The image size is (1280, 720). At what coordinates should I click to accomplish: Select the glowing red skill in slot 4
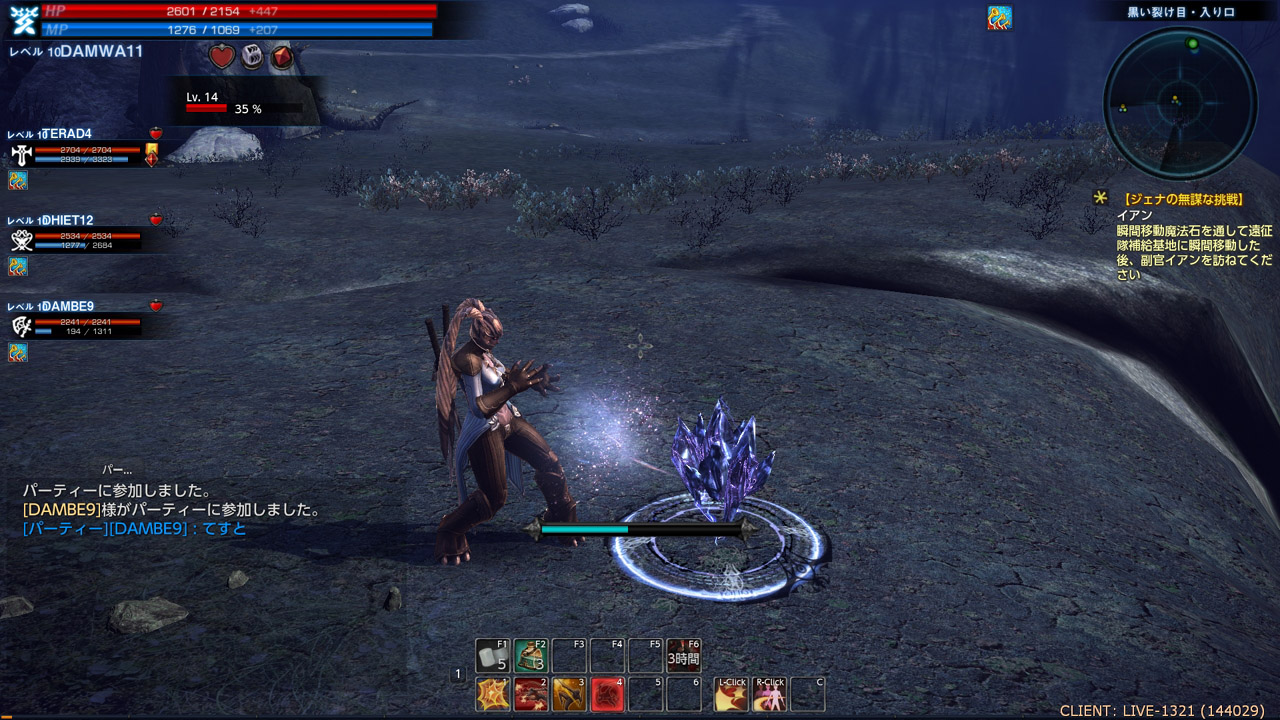point(607,694)
